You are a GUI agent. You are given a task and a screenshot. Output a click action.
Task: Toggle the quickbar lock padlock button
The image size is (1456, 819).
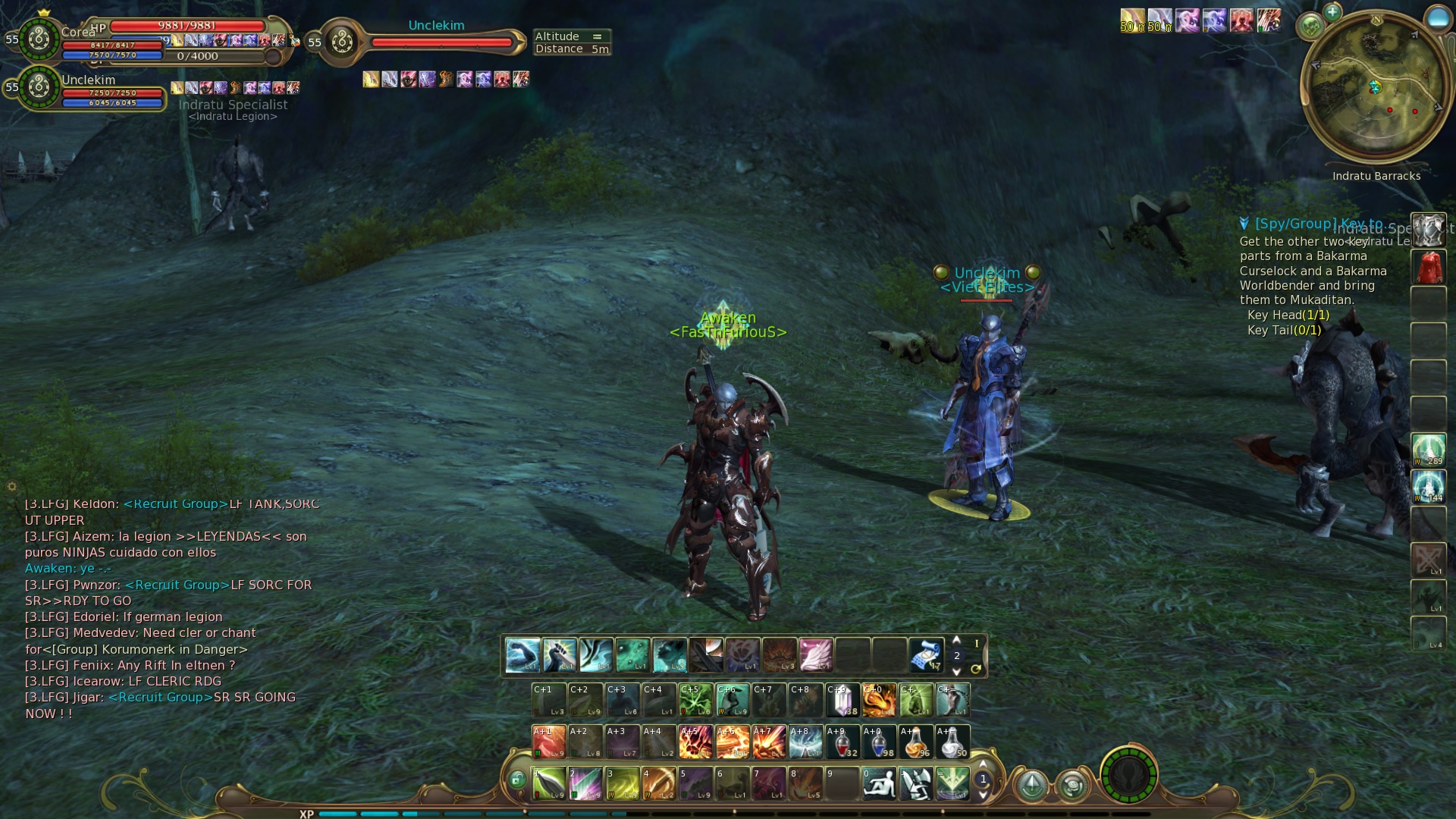(517, 780)
